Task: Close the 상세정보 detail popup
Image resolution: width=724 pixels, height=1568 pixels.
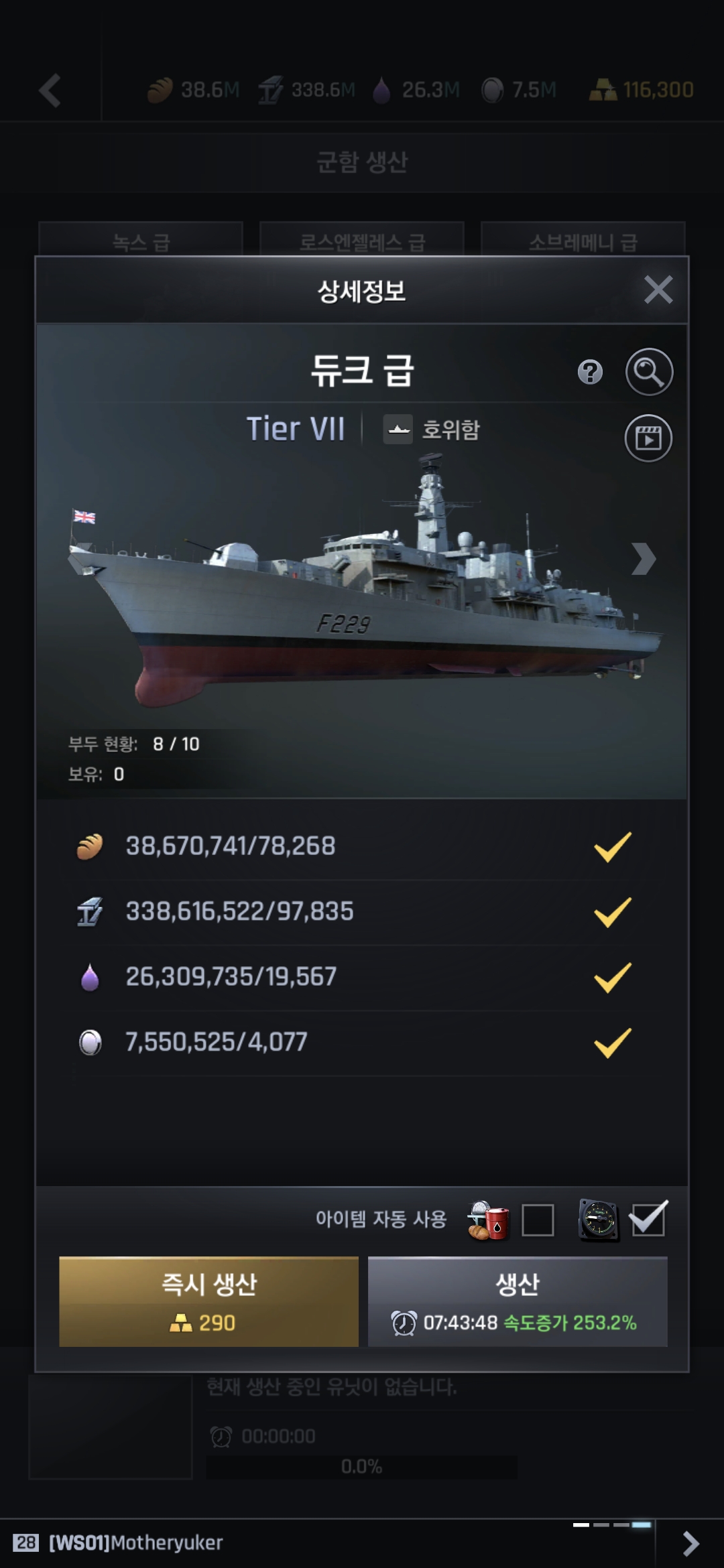Action: point(658,290)
